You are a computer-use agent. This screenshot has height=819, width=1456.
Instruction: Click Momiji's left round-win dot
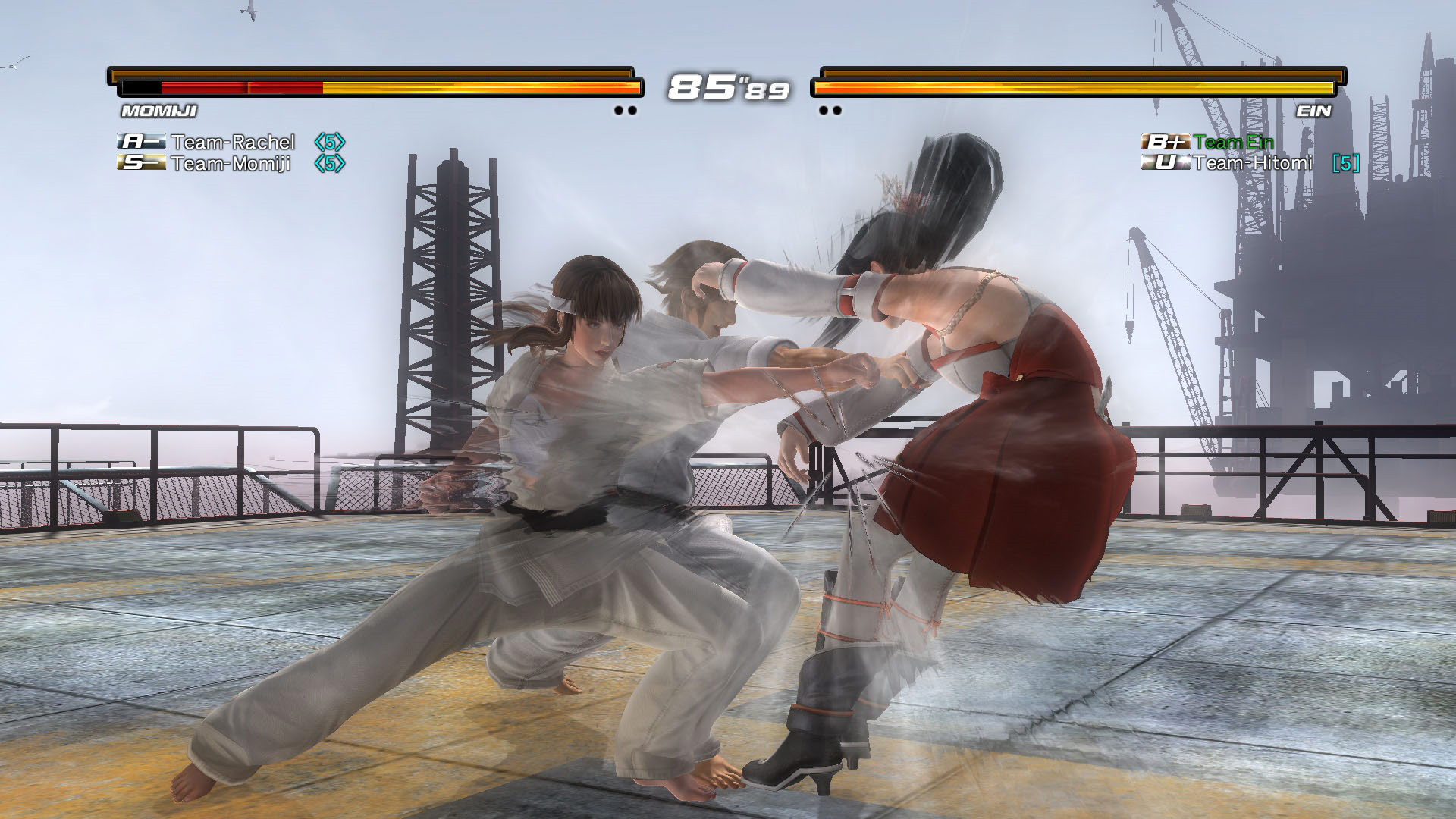click(x=617, y=111)
